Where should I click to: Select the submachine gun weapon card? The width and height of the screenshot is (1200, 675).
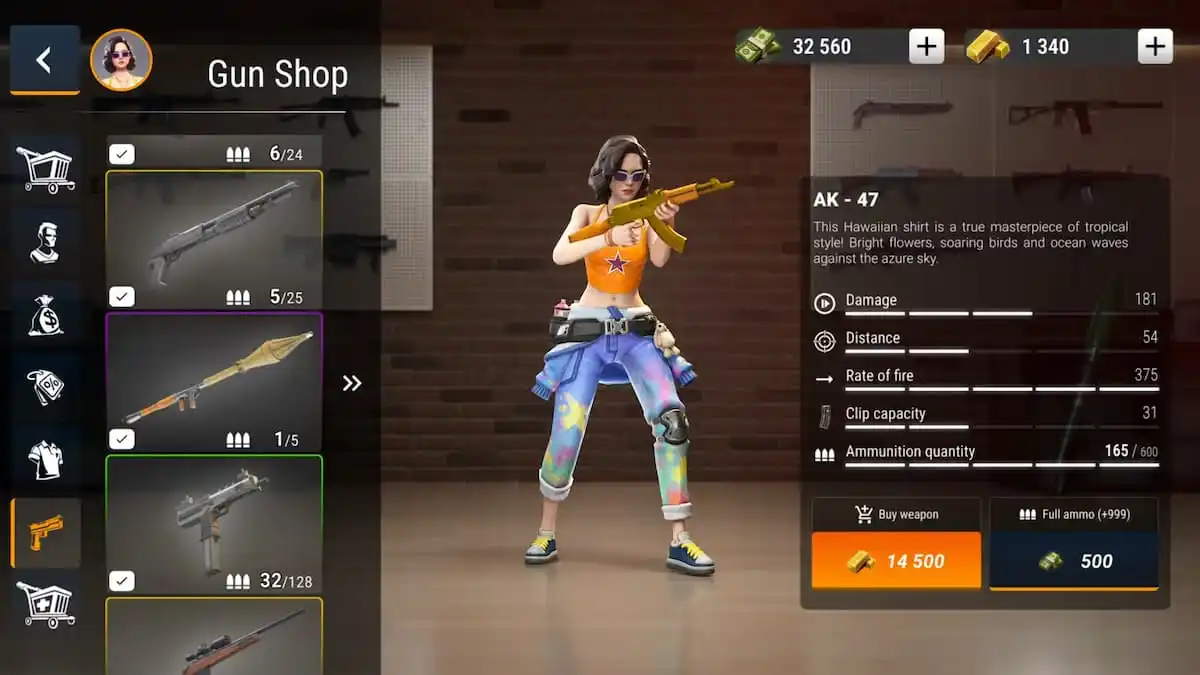[214, 522]
